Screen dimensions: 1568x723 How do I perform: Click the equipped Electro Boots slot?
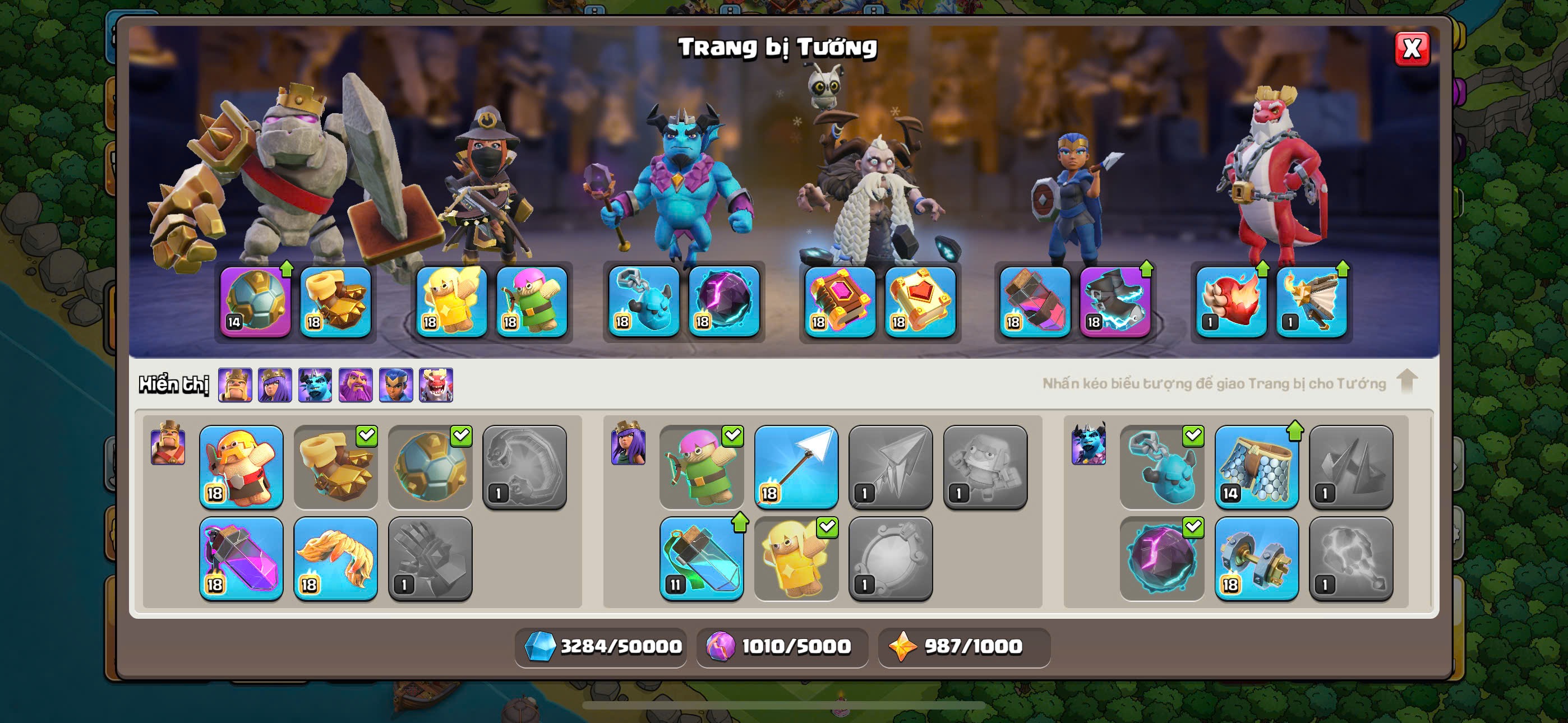[x=1115, y=302]
